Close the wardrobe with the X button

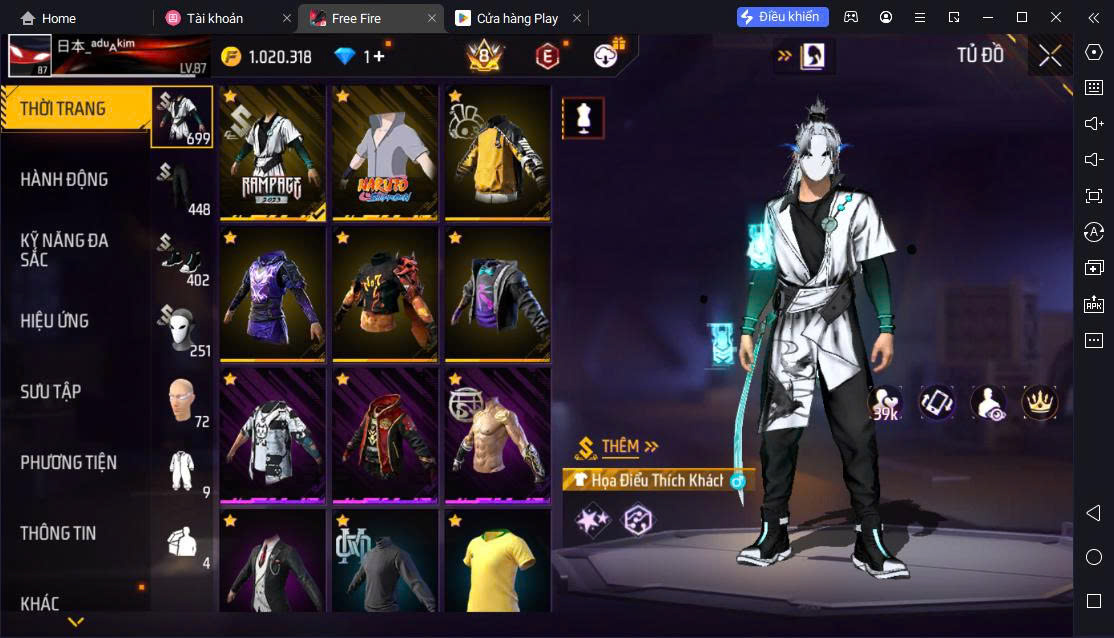1050,56
